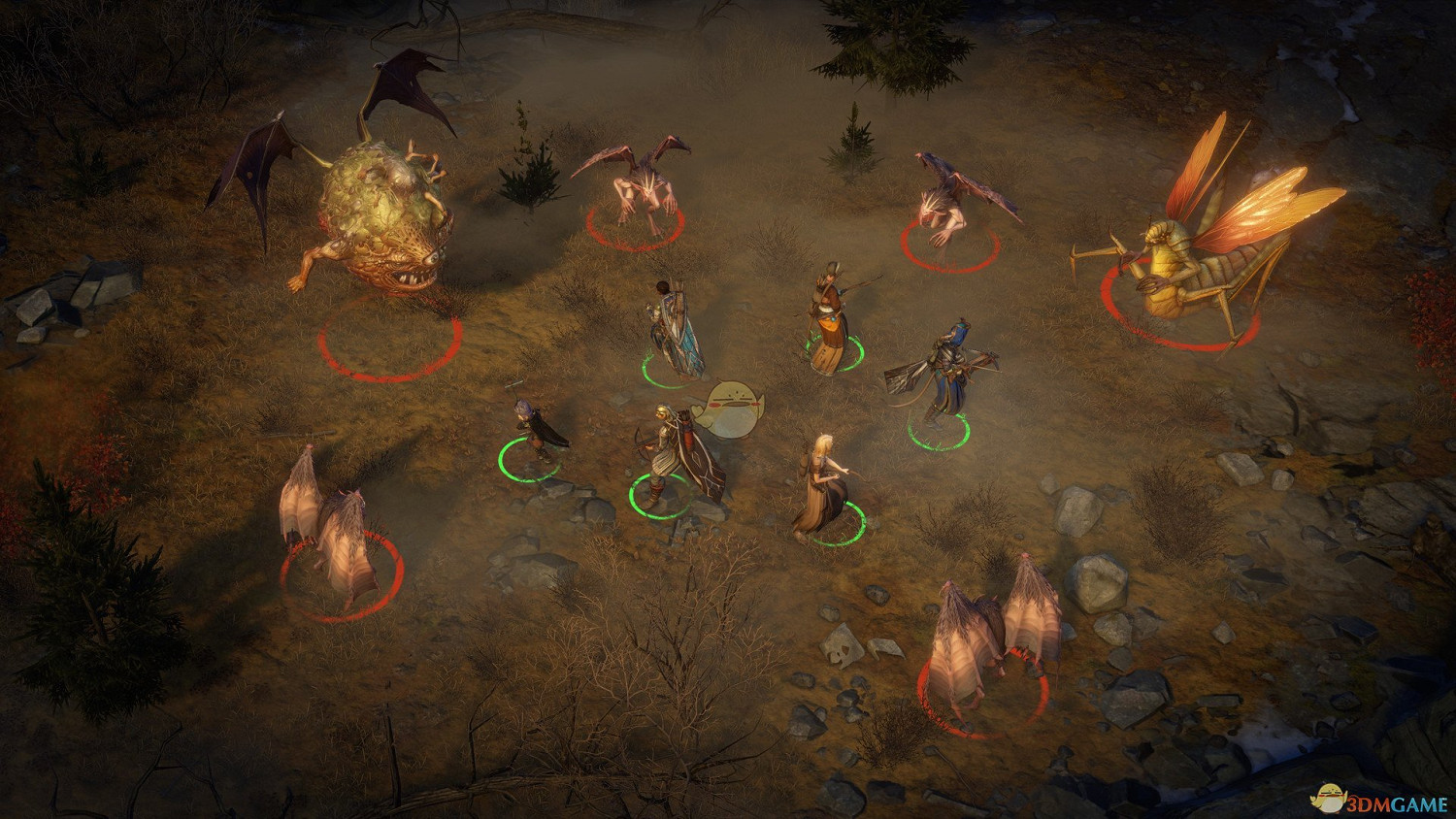The image size is (1456, 819).
Task: Select the blue-armored party member with the crossbow
Action: [943, 378]
